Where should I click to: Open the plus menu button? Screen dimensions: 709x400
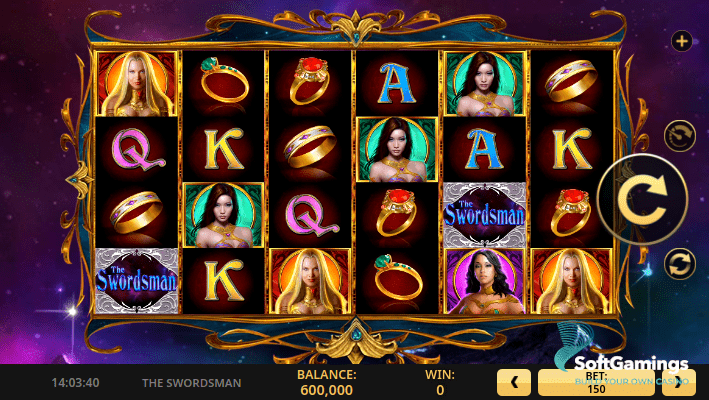[682, 41]
